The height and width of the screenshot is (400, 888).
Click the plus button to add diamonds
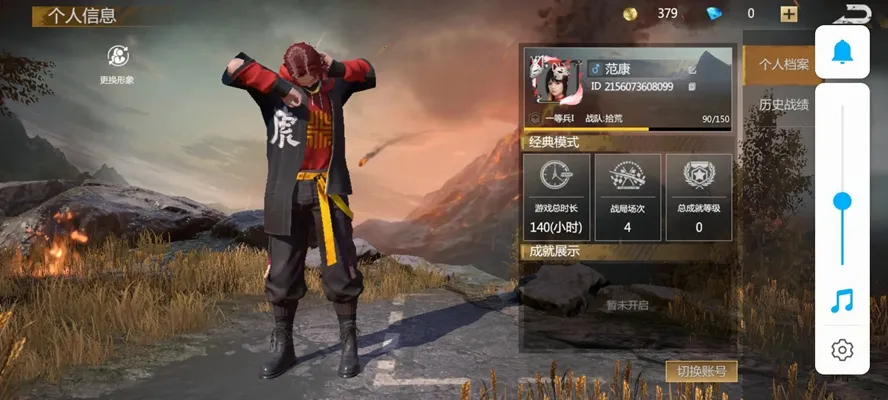click(789, 14)
